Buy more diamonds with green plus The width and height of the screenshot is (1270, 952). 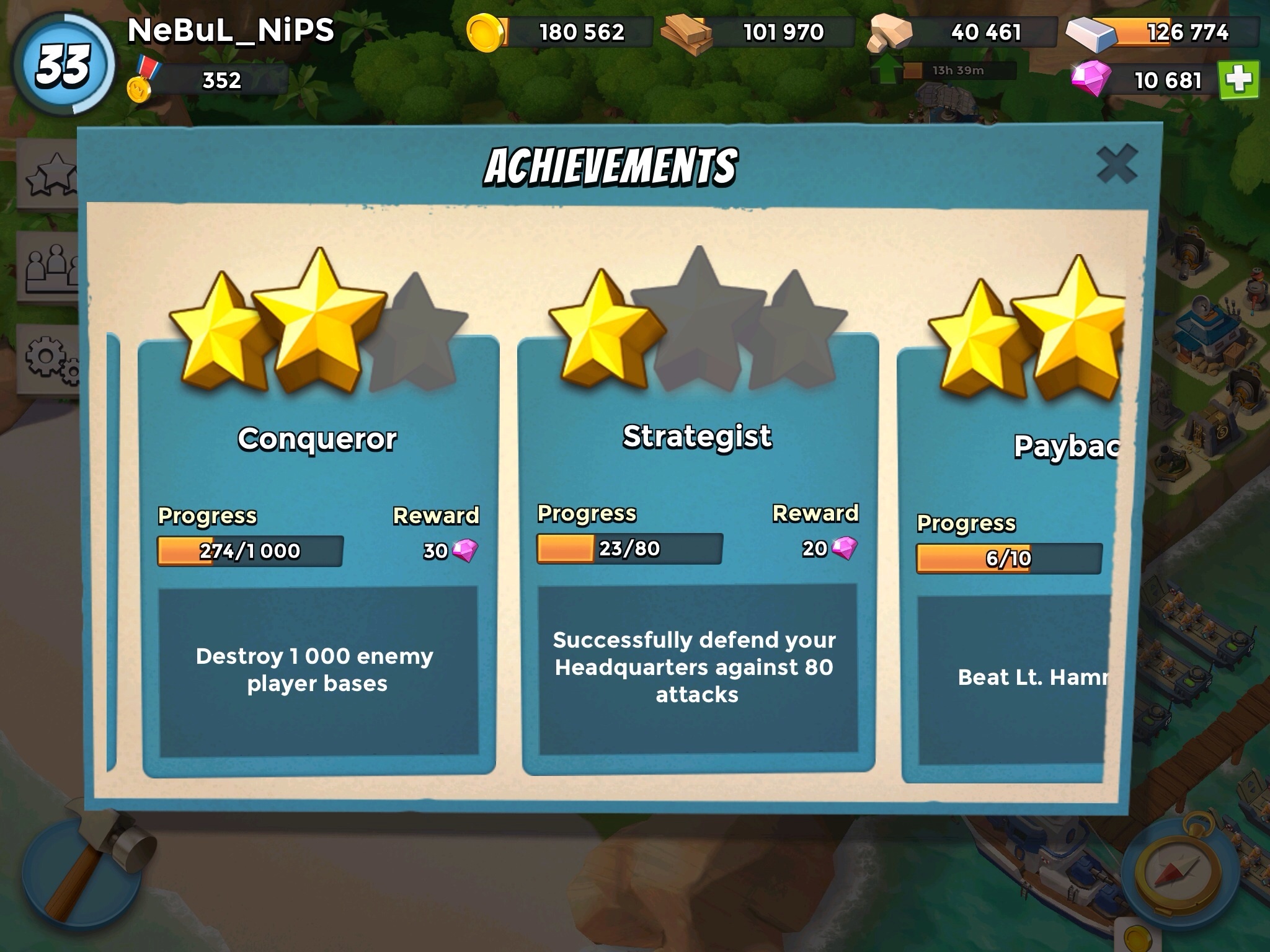tap(1238, 80)
